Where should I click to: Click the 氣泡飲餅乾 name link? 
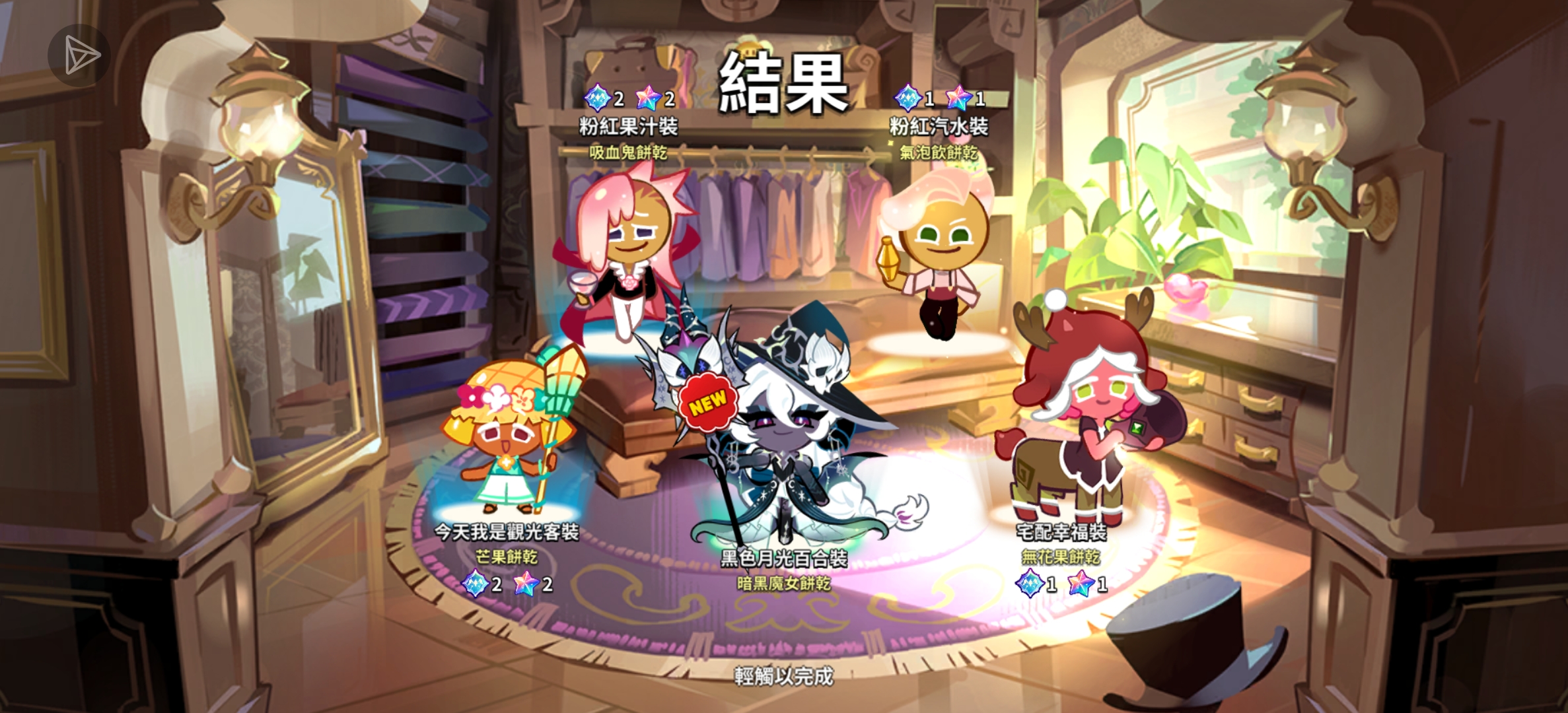click(x=939, y=152)
